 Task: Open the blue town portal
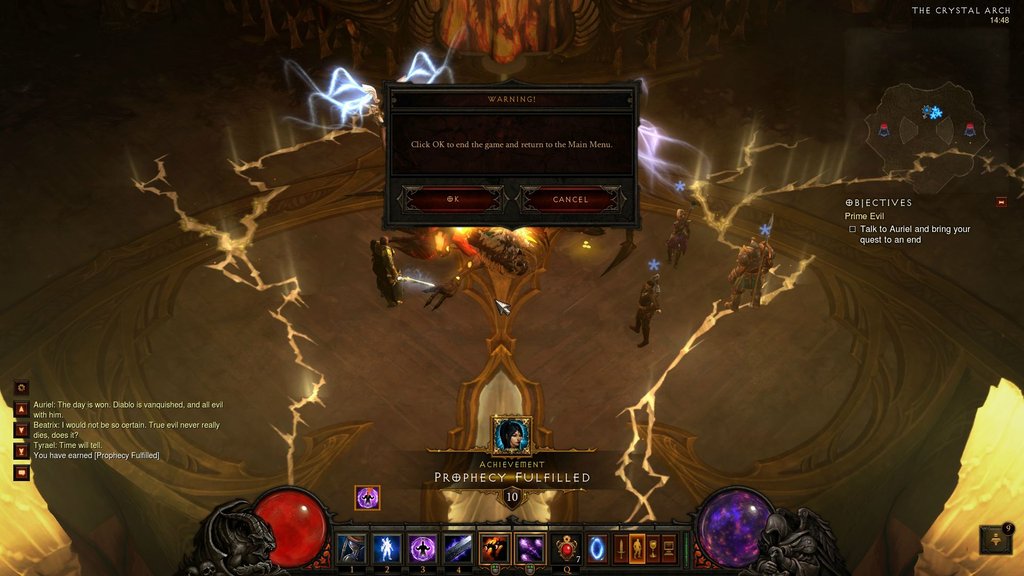(x=597, y=549)
